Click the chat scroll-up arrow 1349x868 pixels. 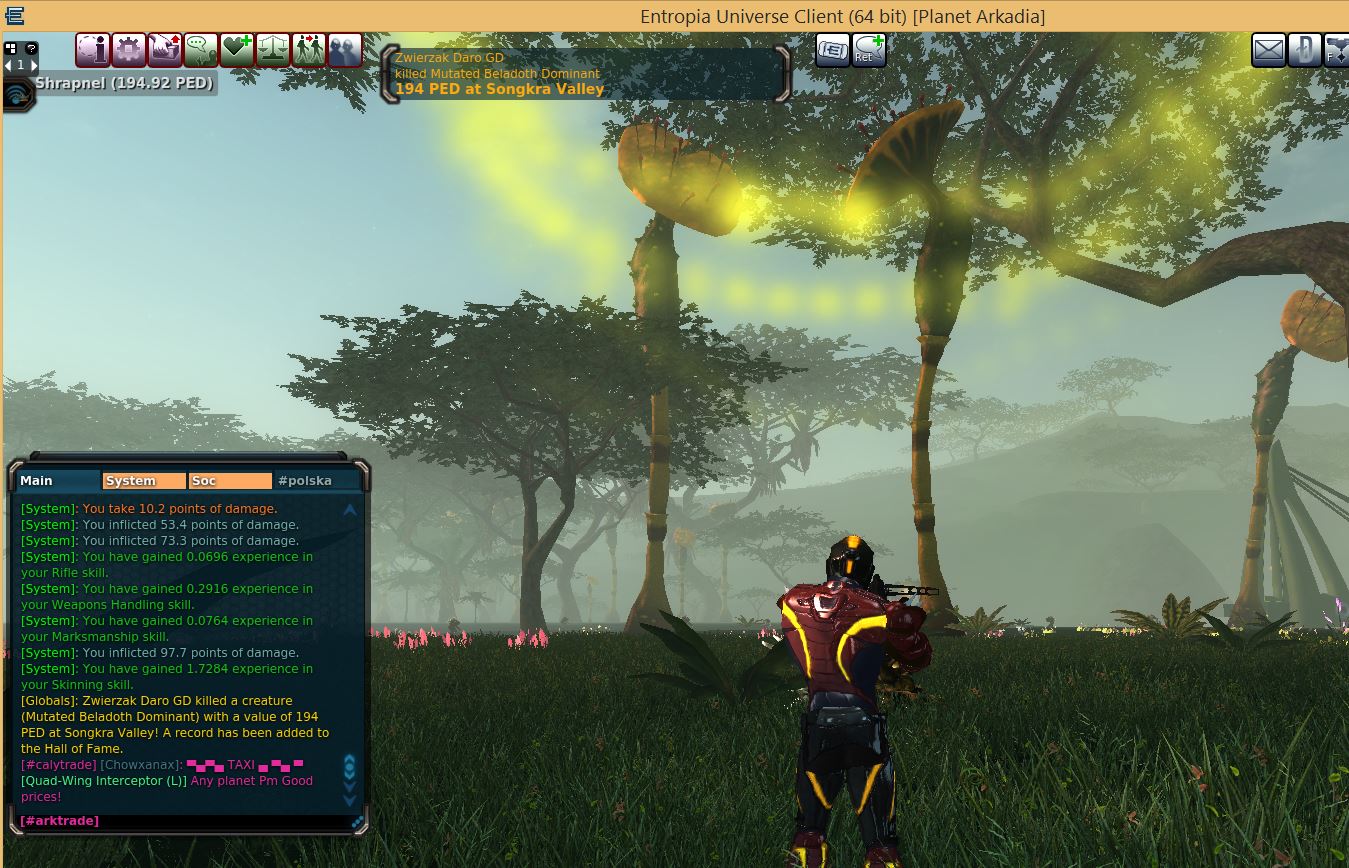(x=350, y=510)
